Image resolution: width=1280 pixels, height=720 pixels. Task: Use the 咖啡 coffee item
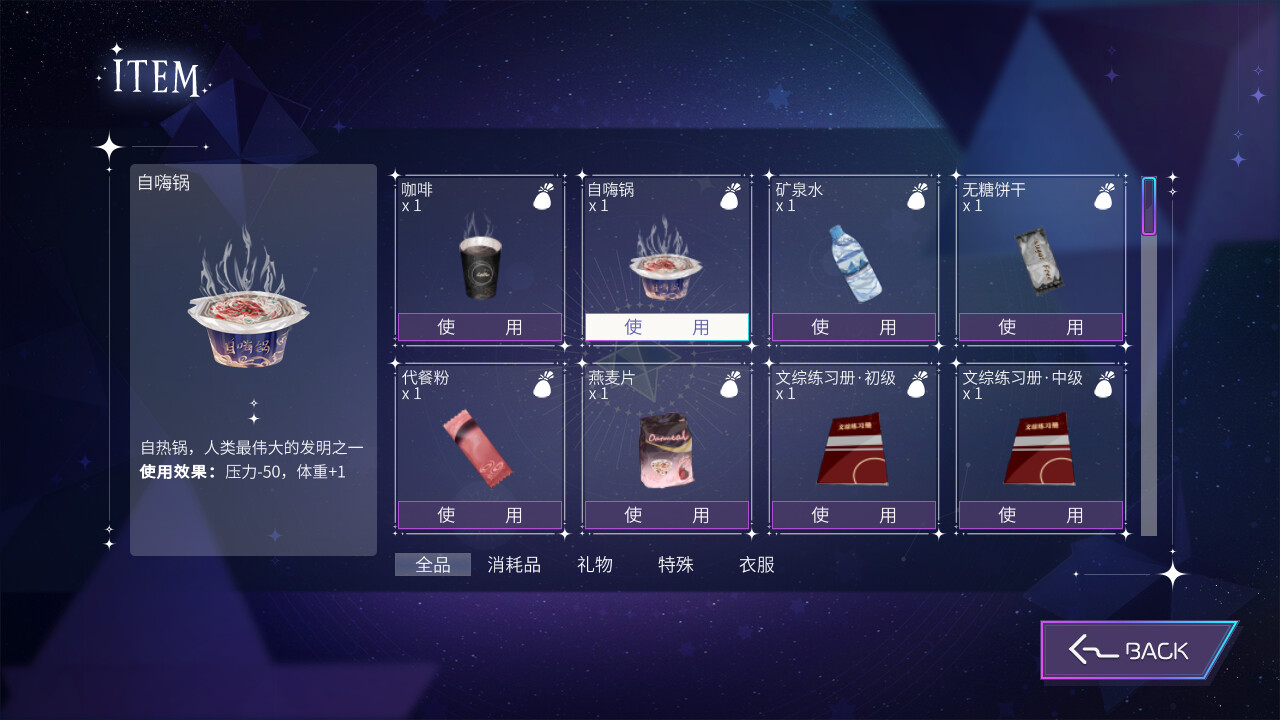[x=480, y=327]
